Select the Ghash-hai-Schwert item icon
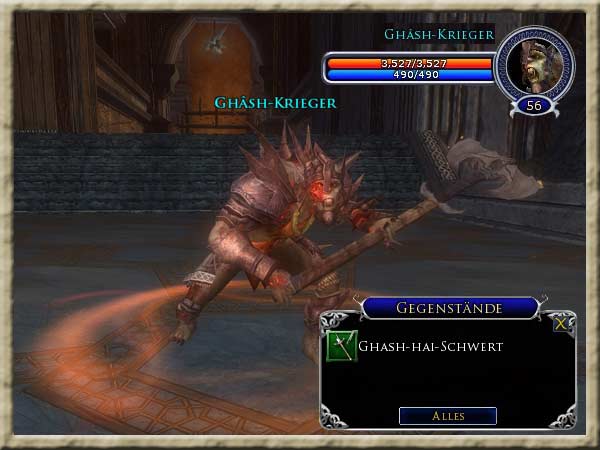Screen dimensions: 600x450 (342, 347)
